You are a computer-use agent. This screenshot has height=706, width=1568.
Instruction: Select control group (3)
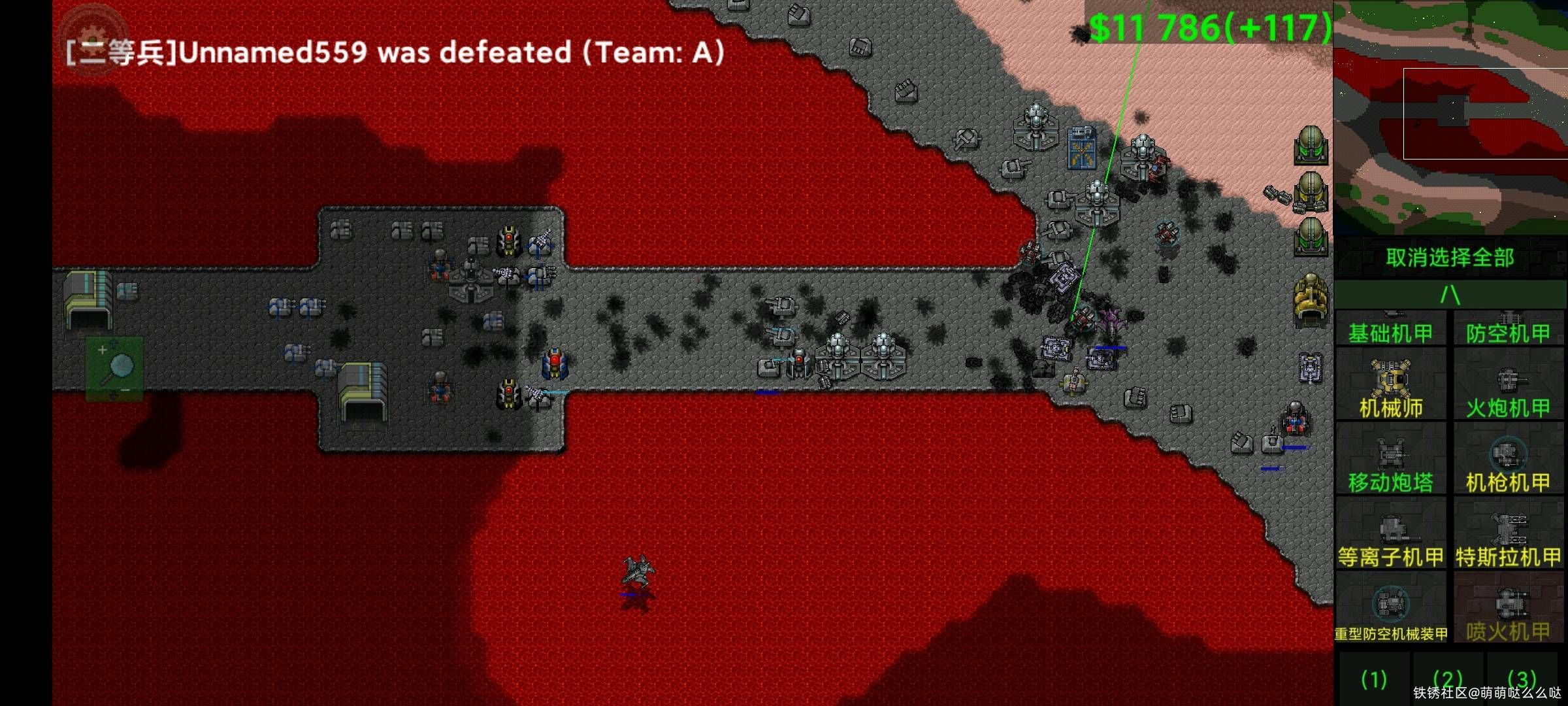1522,680
